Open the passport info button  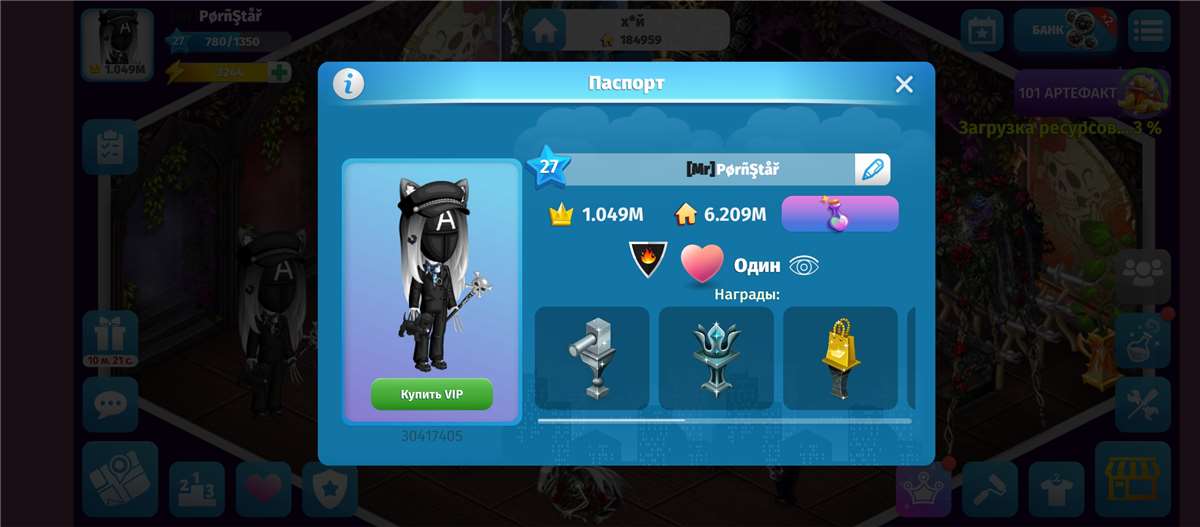(348, 84)
